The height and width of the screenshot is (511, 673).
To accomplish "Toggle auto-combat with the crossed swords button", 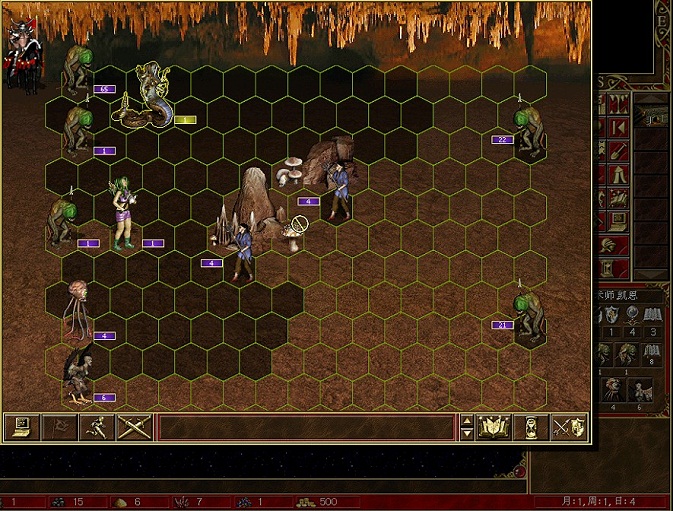I will coord(134,427).
